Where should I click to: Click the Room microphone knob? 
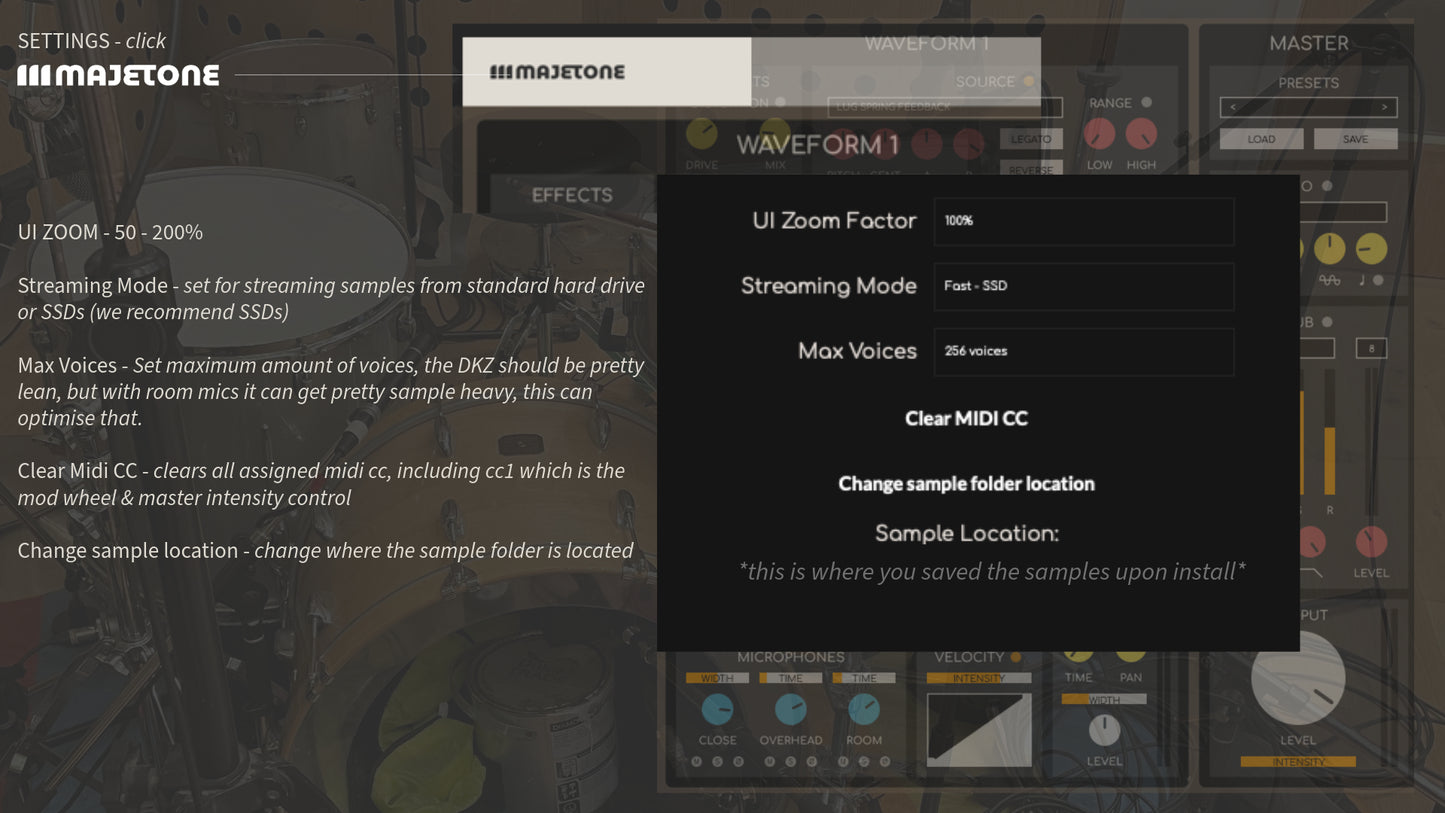click(864, 709)
